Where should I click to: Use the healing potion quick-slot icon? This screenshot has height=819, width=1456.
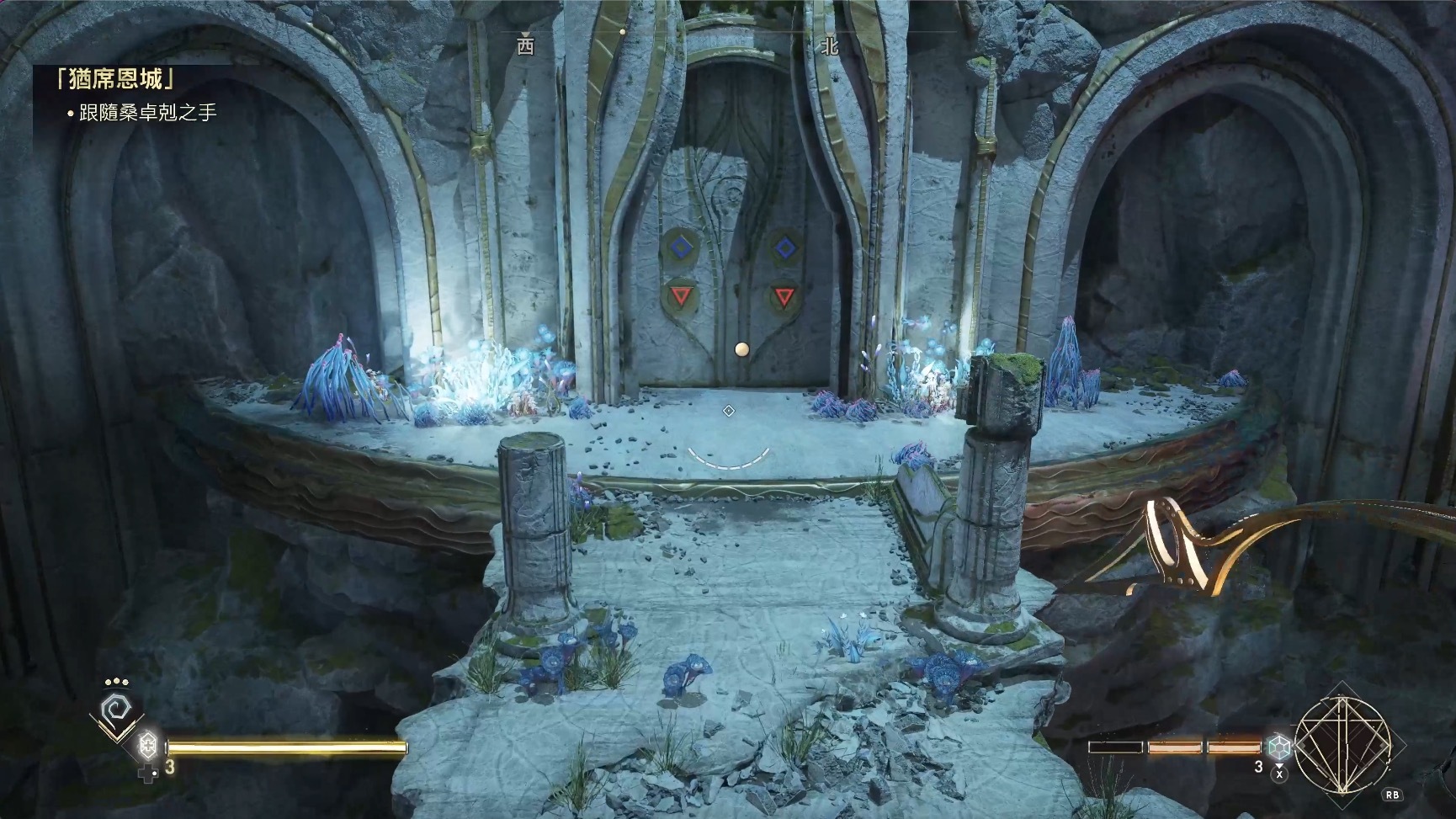click(x=148, y=745)
